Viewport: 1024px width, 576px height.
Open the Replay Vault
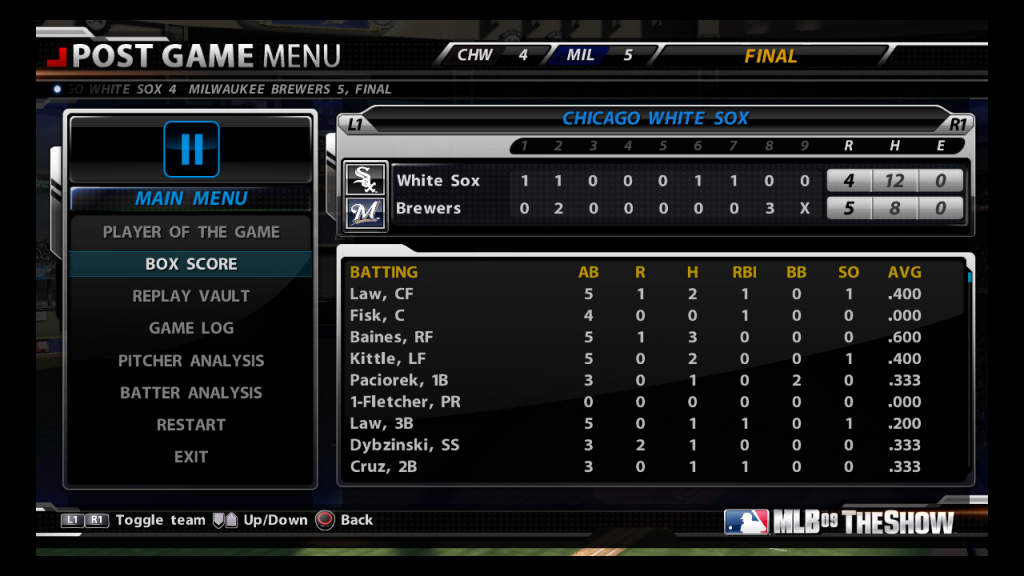(191, 296)
